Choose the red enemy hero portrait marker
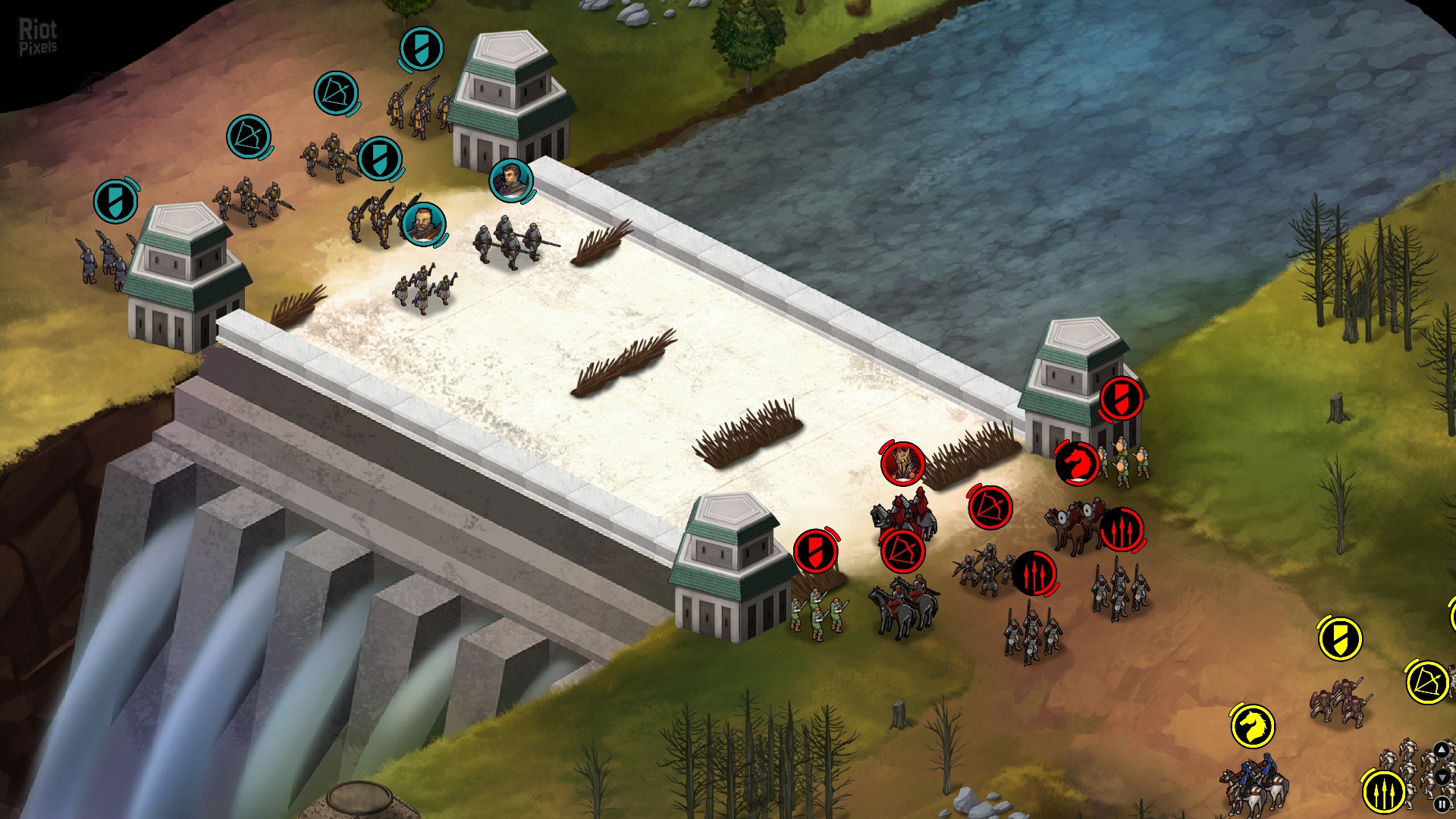The image size is (1456, 819). 902,463
